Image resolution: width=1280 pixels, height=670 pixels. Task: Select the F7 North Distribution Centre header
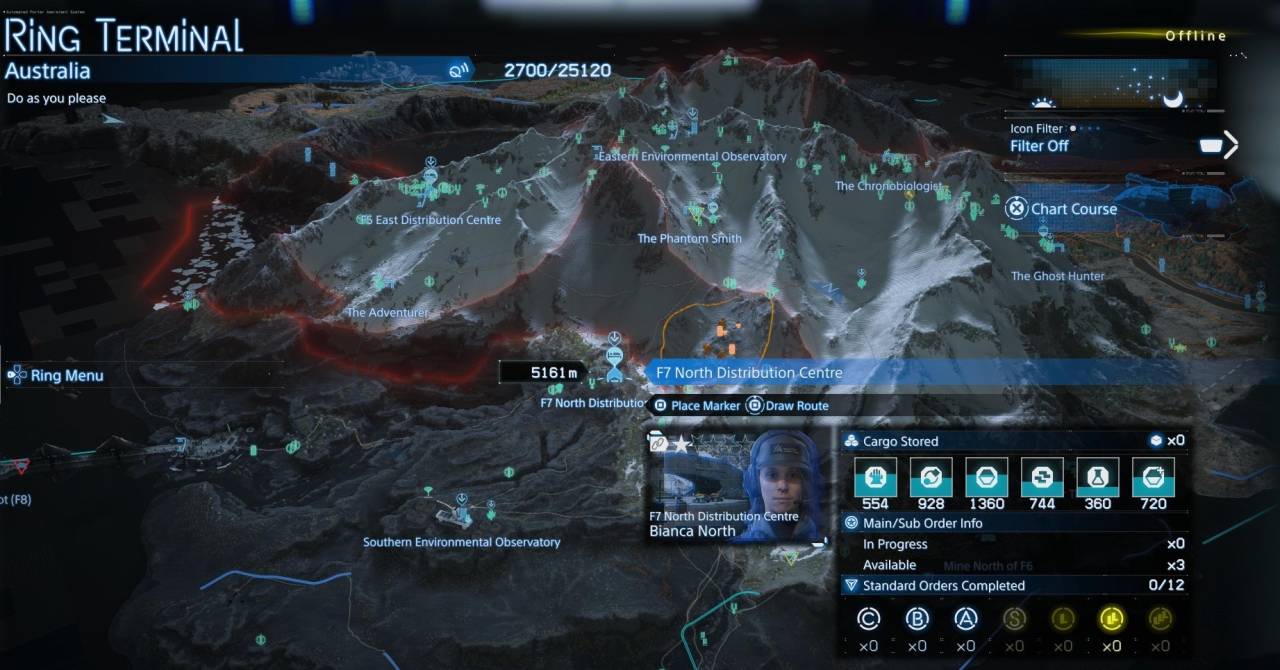(748, 373)
